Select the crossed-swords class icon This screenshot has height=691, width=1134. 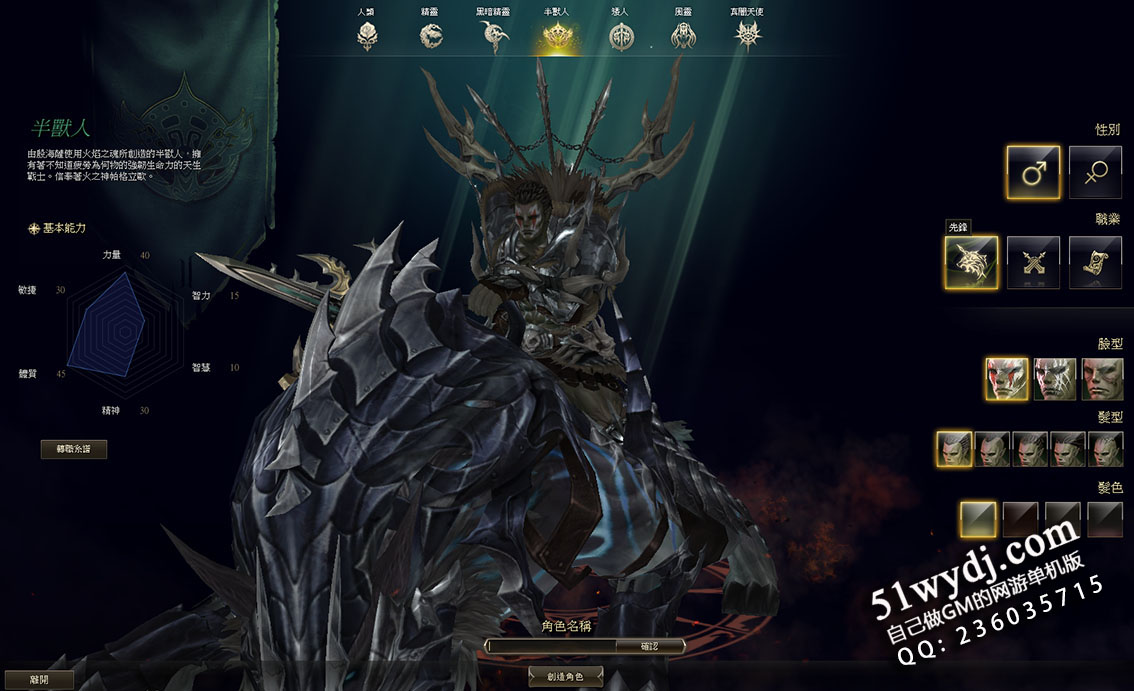pos(1033,263)
